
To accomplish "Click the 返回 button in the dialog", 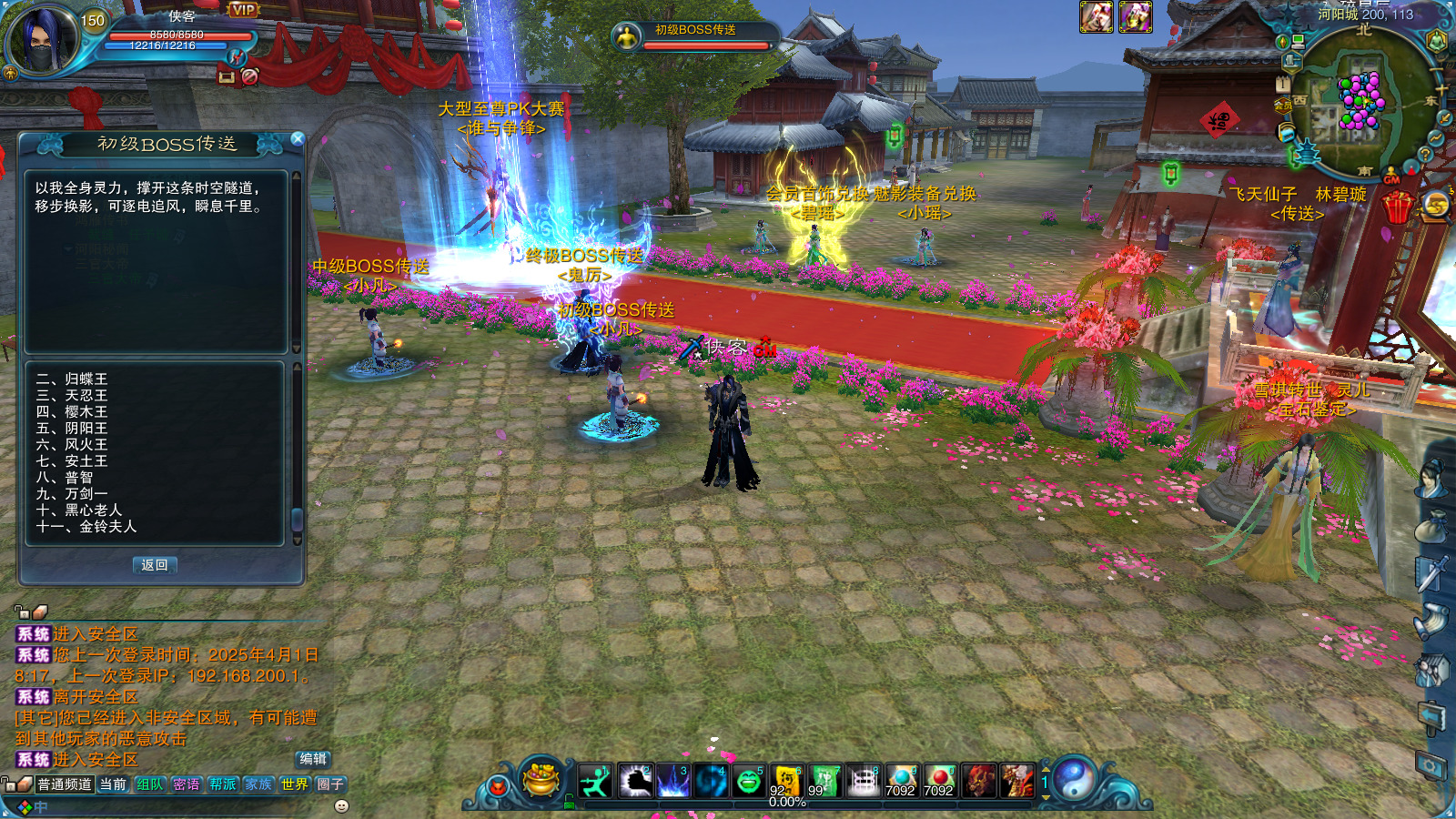I will pos(155,565).
